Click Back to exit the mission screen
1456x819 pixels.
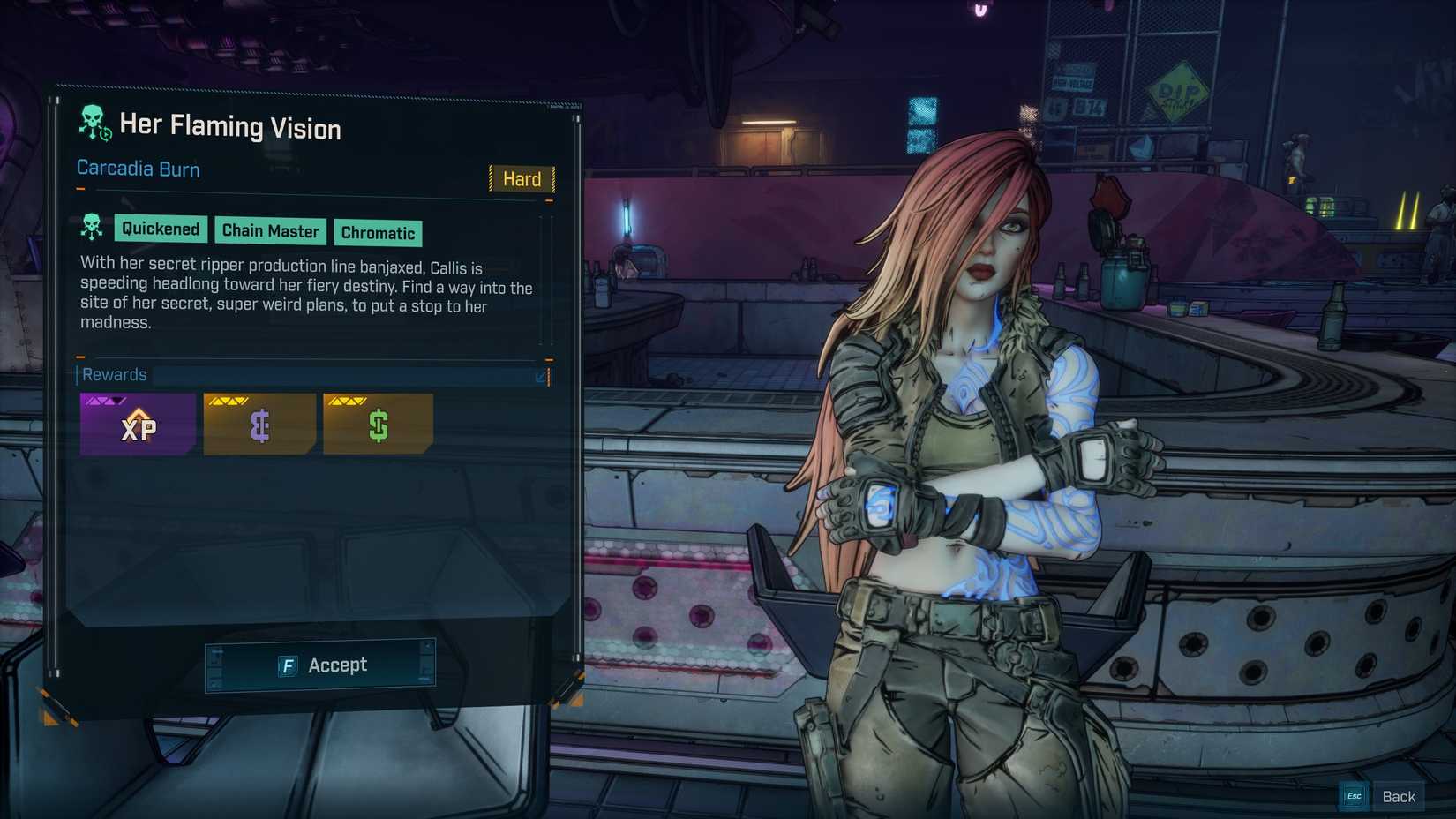pyautogui.click(x=1399, y=795)
